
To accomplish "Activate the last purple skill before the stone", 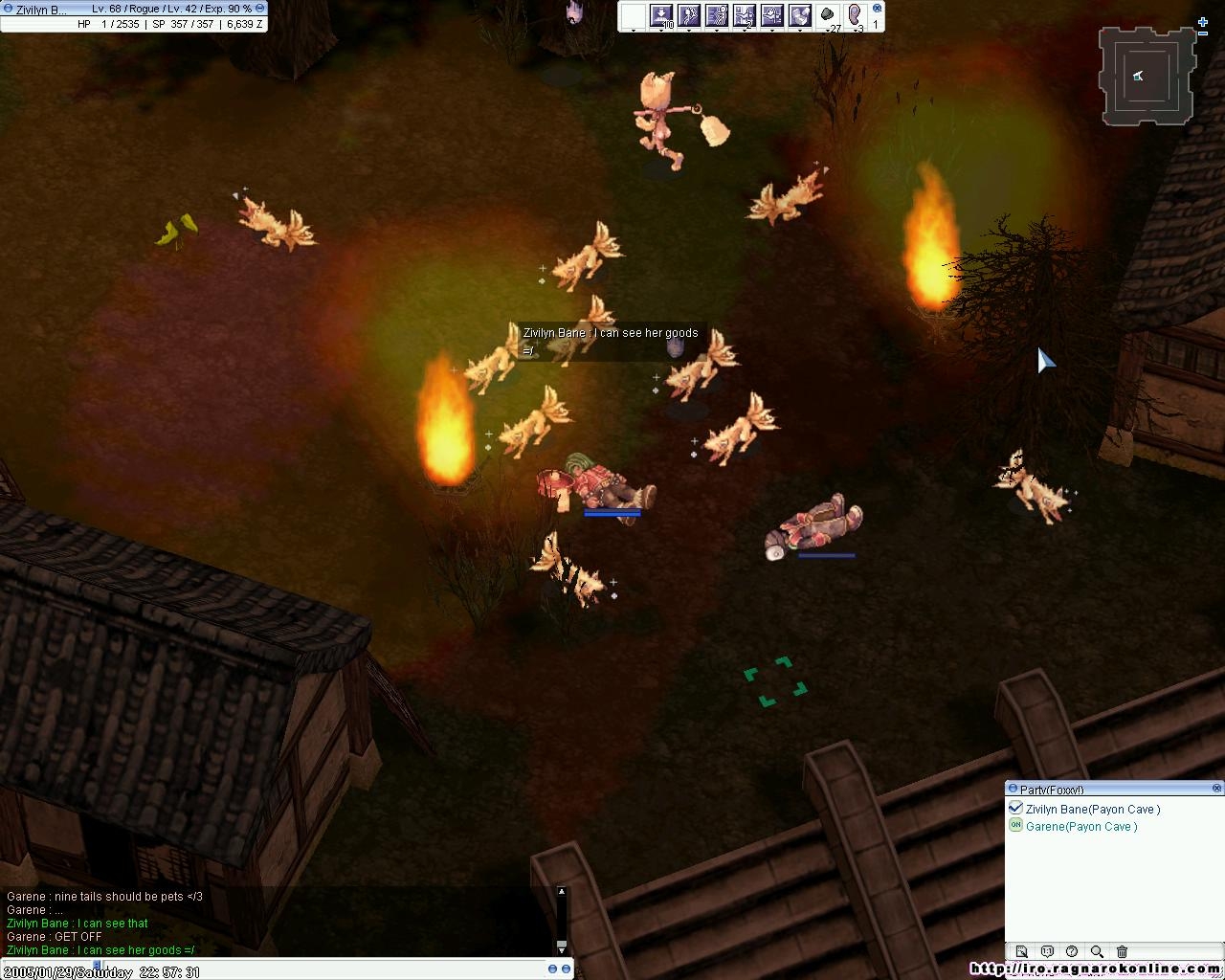I will tap(800, 15).
